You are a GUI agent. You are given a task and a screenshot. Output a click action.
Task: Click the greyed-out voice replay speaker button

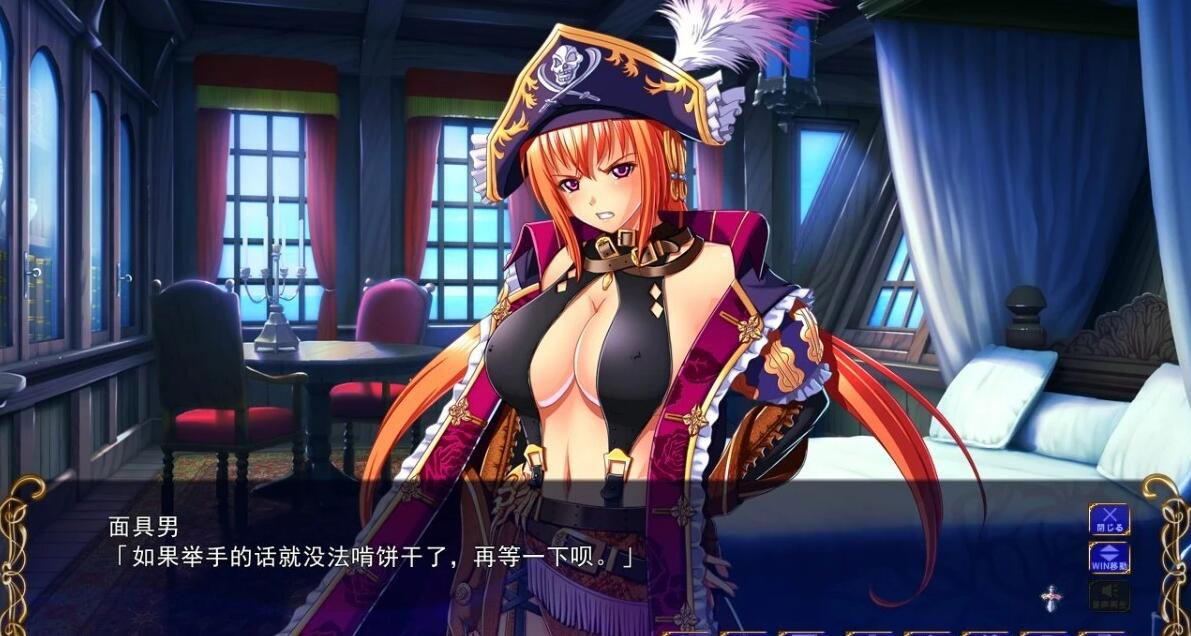tap(1109, 595)
